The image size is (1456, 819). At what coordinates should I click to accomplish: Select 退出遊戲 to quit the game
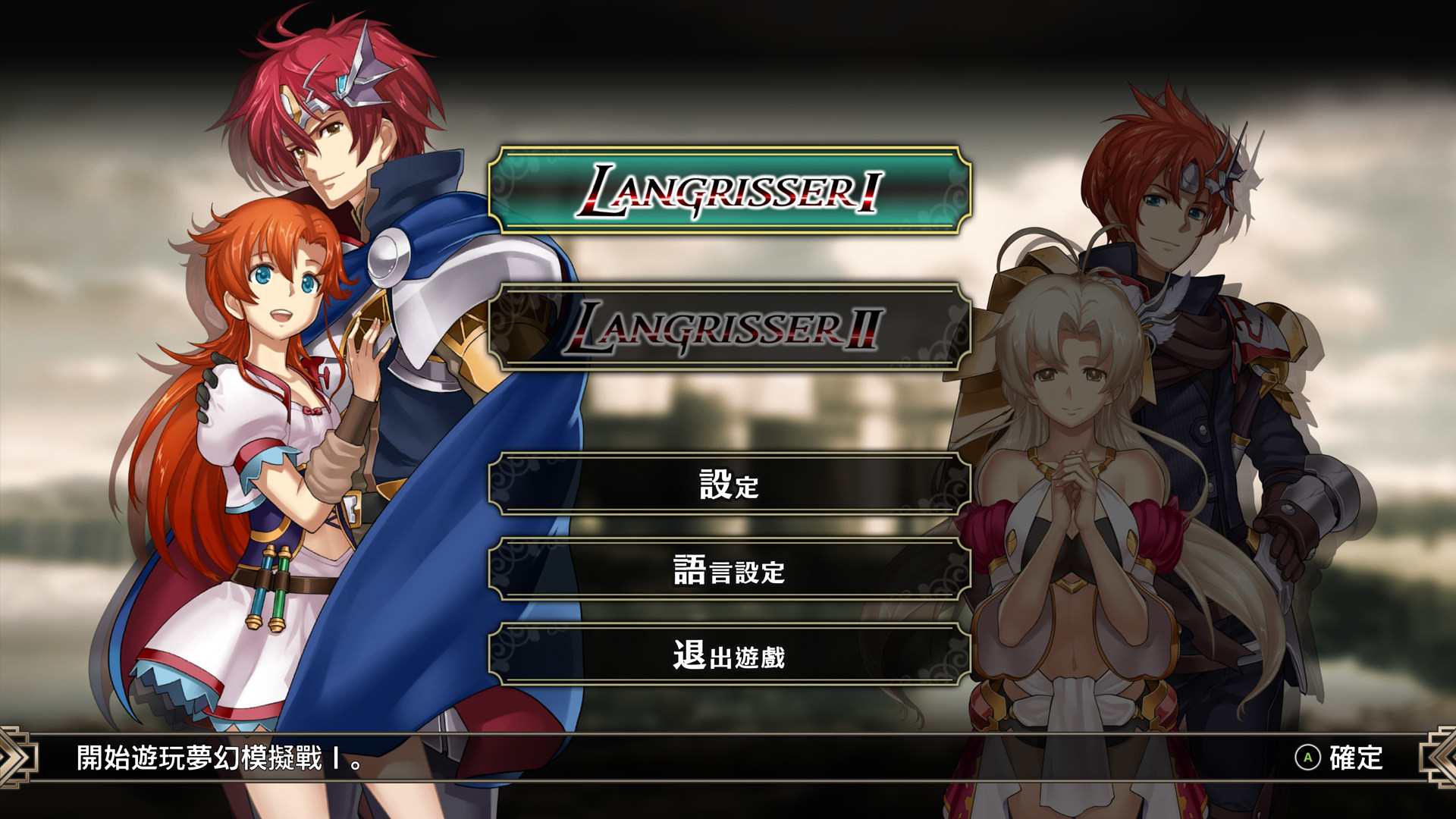(x=729, y=655)
